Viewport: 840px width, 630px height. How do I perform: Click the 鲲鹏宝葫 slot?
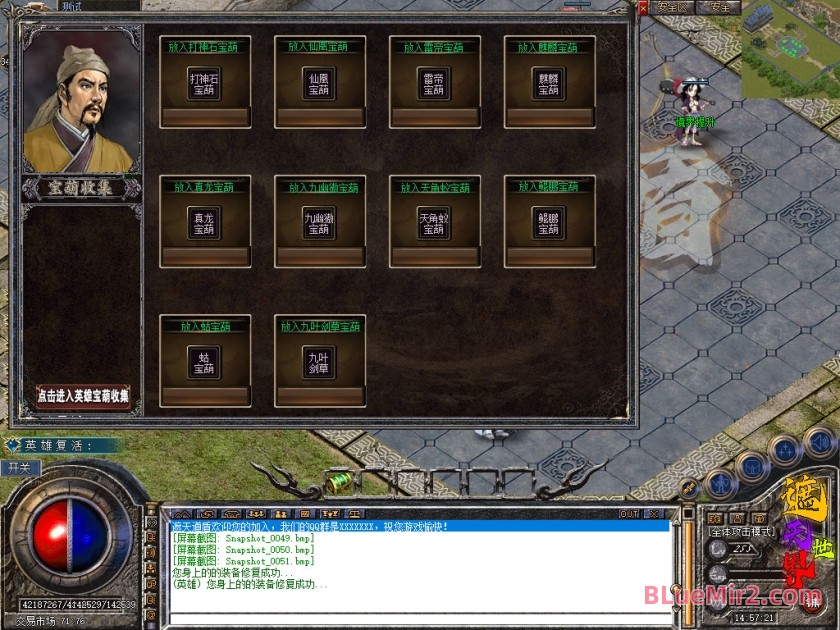point(548,223)
